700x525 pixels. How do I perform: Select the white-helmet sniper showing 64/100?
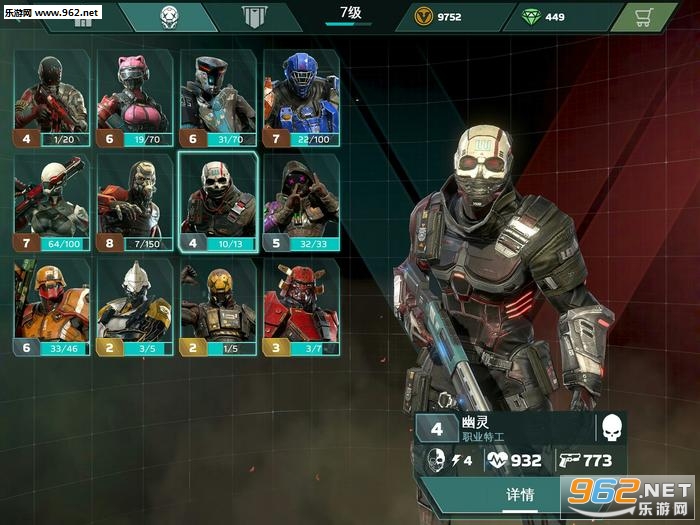pos(52,202)
